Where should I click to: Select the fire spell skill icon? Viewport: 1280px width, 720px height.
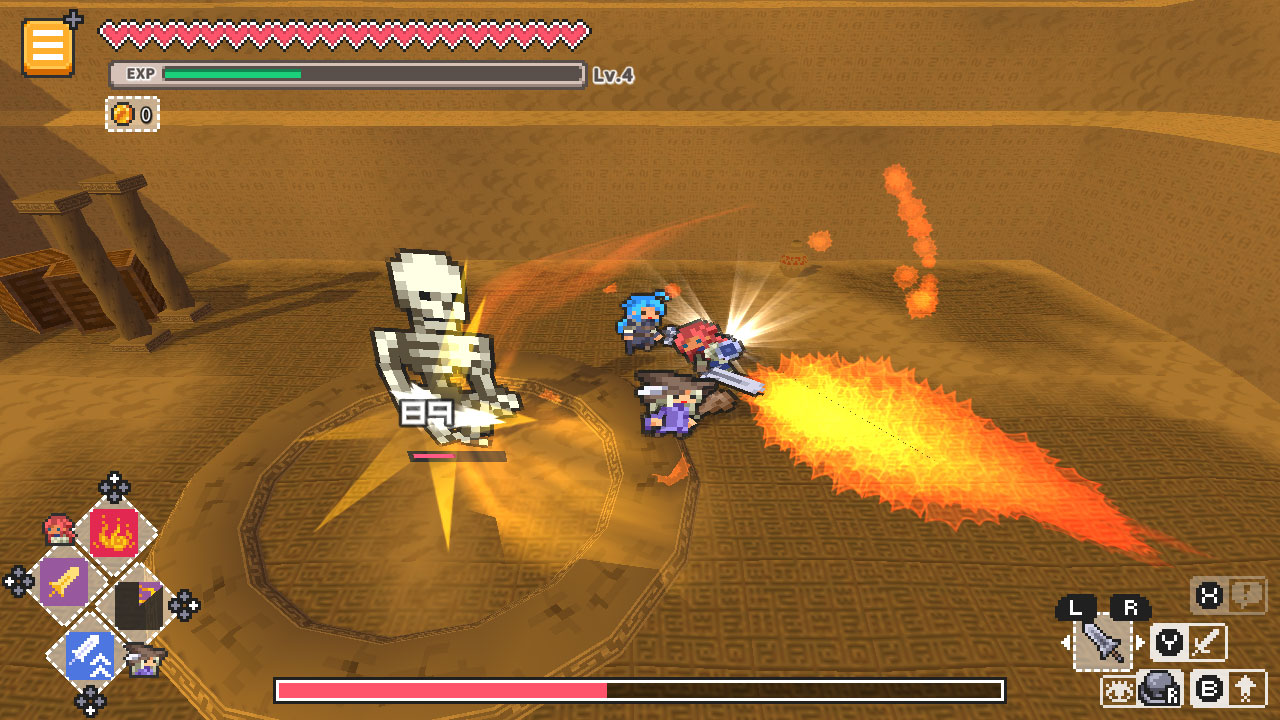pyautogui.click(x=114, y=532)
